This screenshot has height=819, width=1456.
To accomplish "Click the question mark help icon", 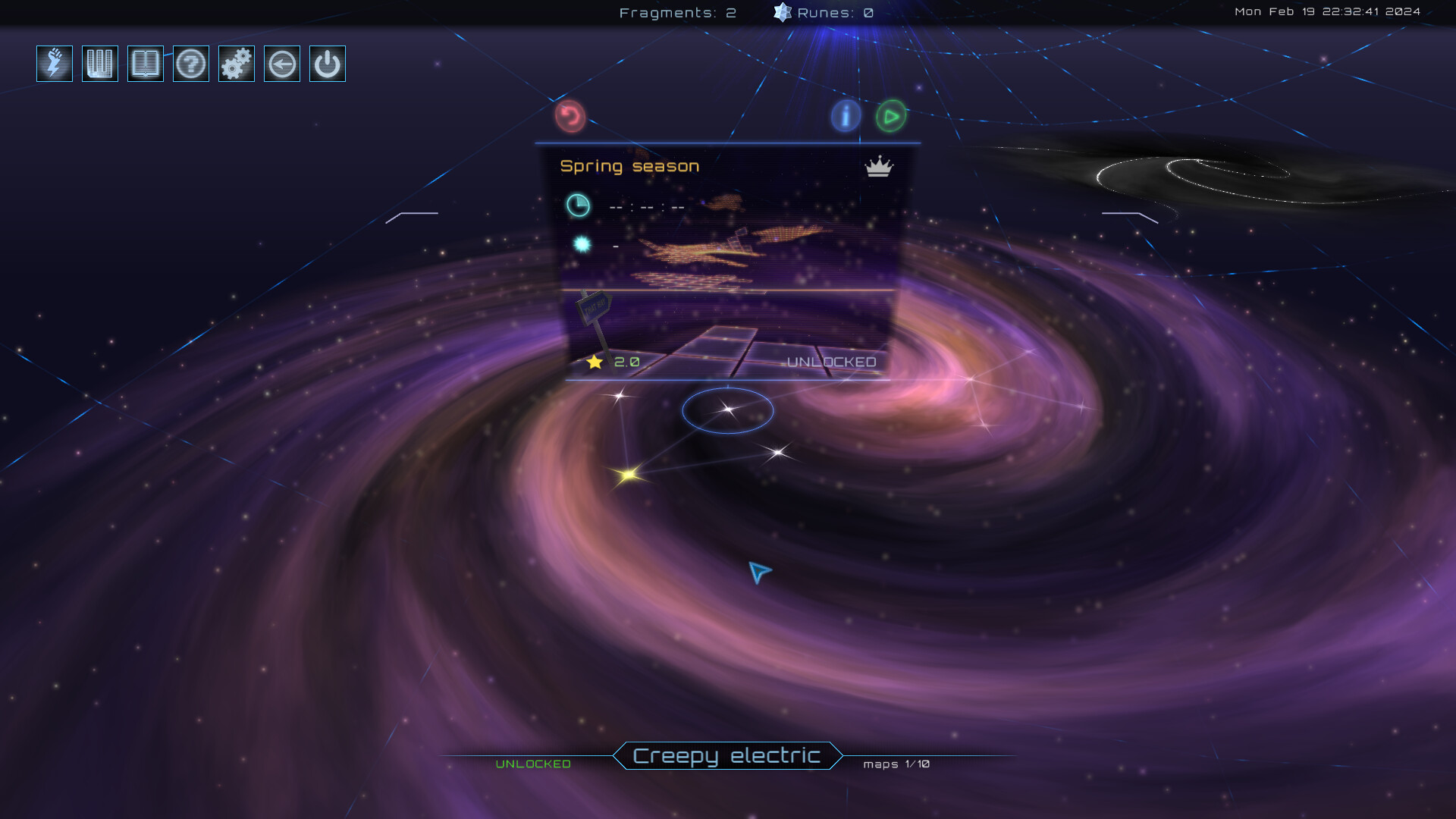I will coord(191,64).
